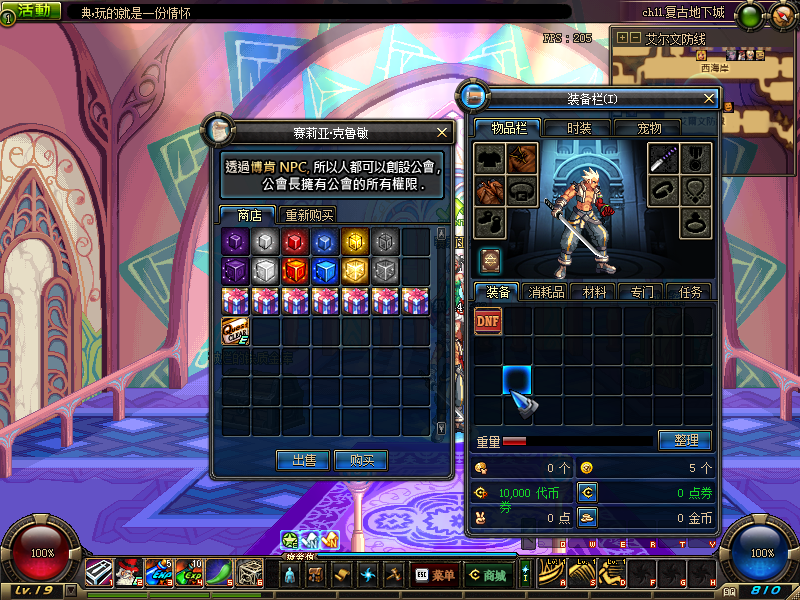Select the equipped sword weapon slot

664,158
